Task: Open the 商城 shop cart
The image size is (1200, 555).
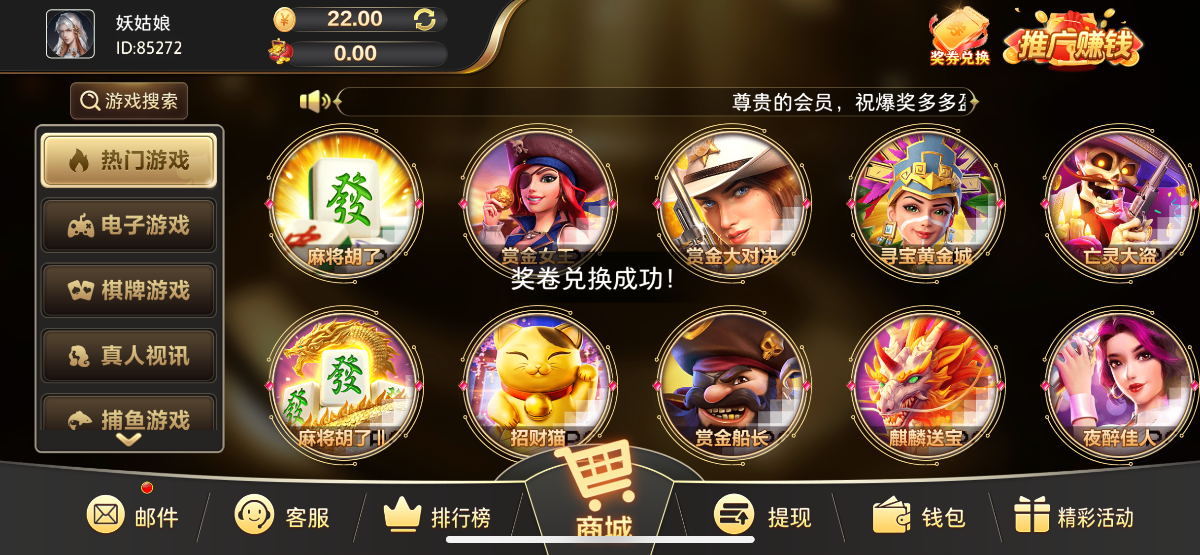Action: click(x=601, y=495)
